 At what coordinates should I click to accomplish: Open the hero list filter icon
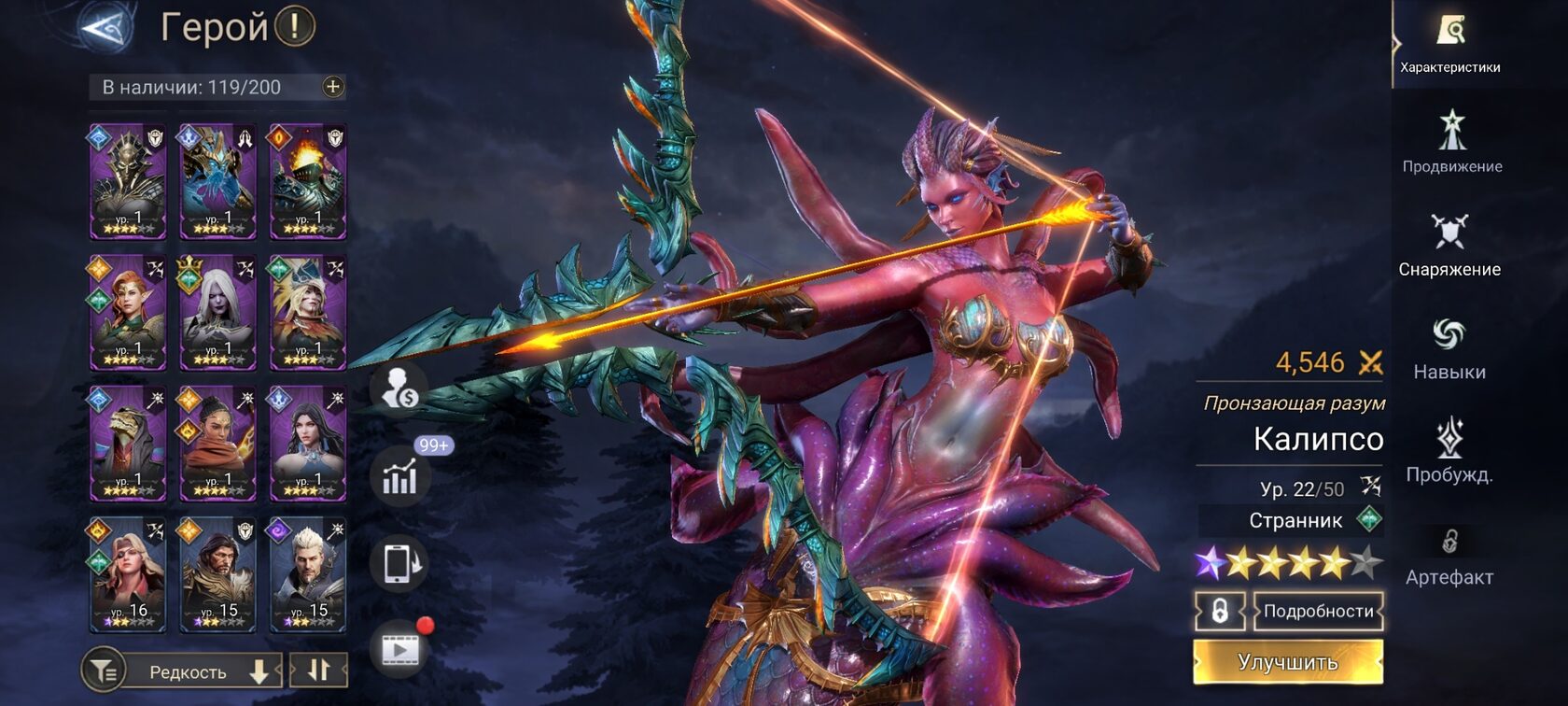pos(104,671)
